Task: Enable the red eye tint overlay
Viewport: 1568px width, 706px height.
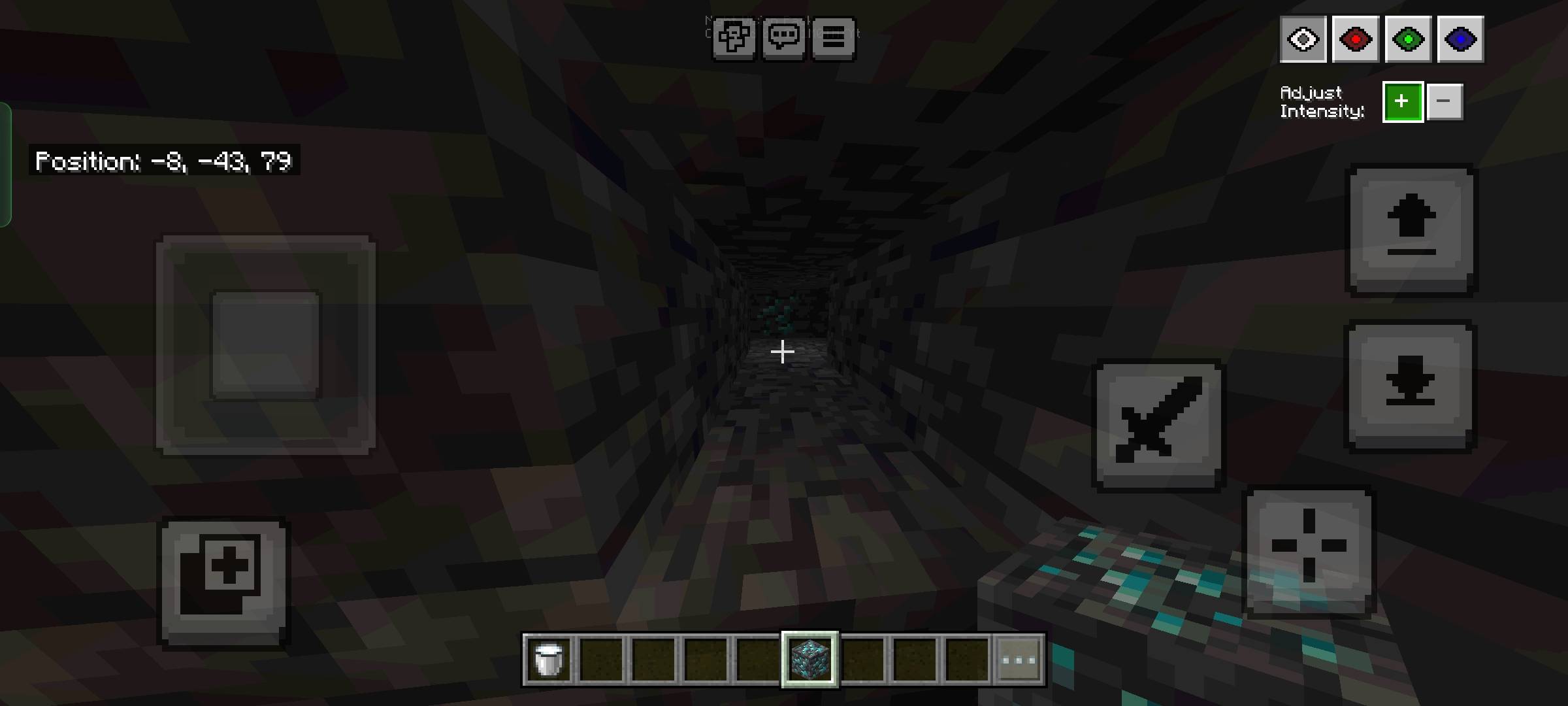Action: tap(1356, 39)
